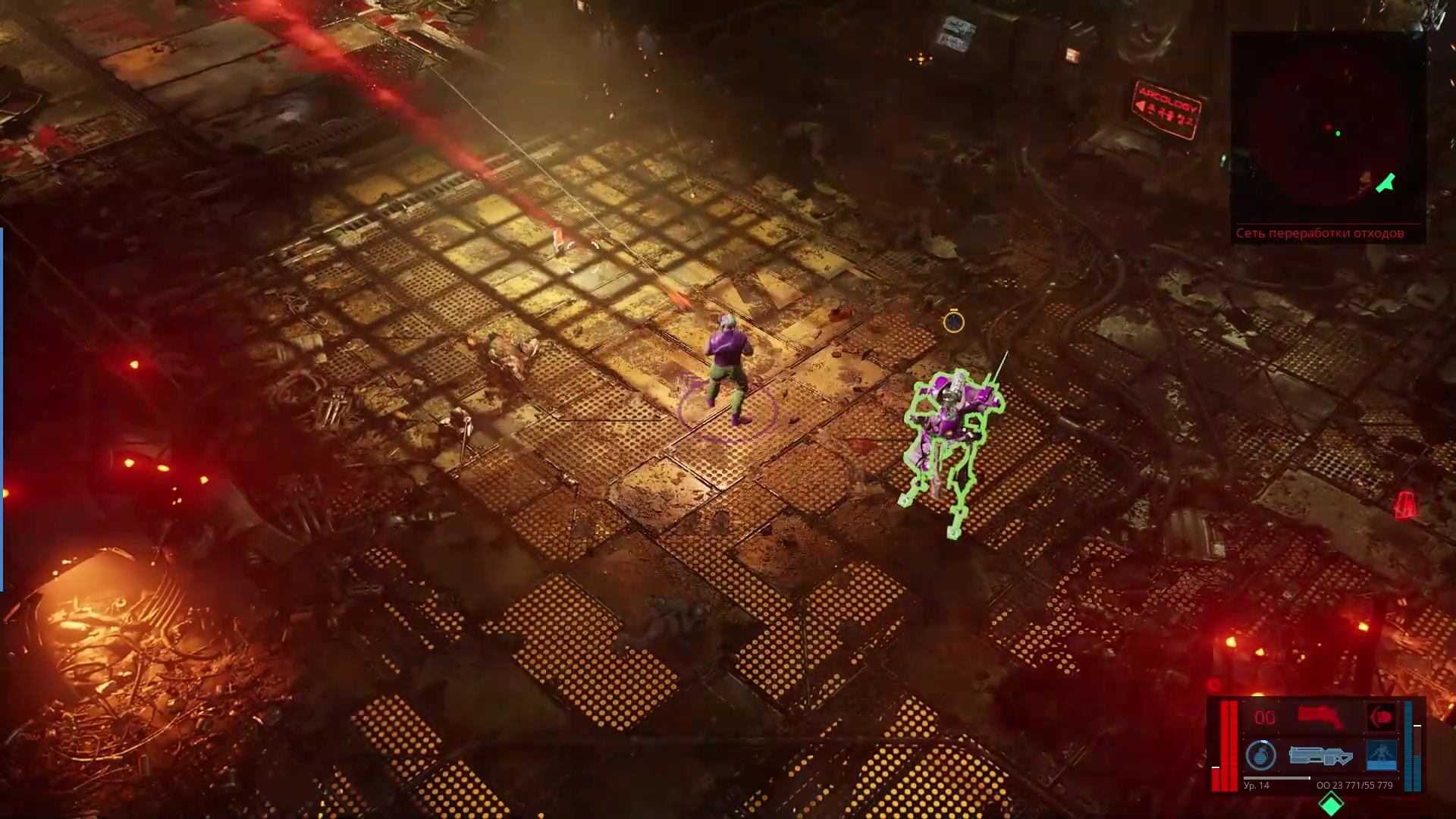Viewport: 1456px width, 819px height.
Task: Activate the grenade ability icon
Action: pyautogui.click(x=1261, y=755)
